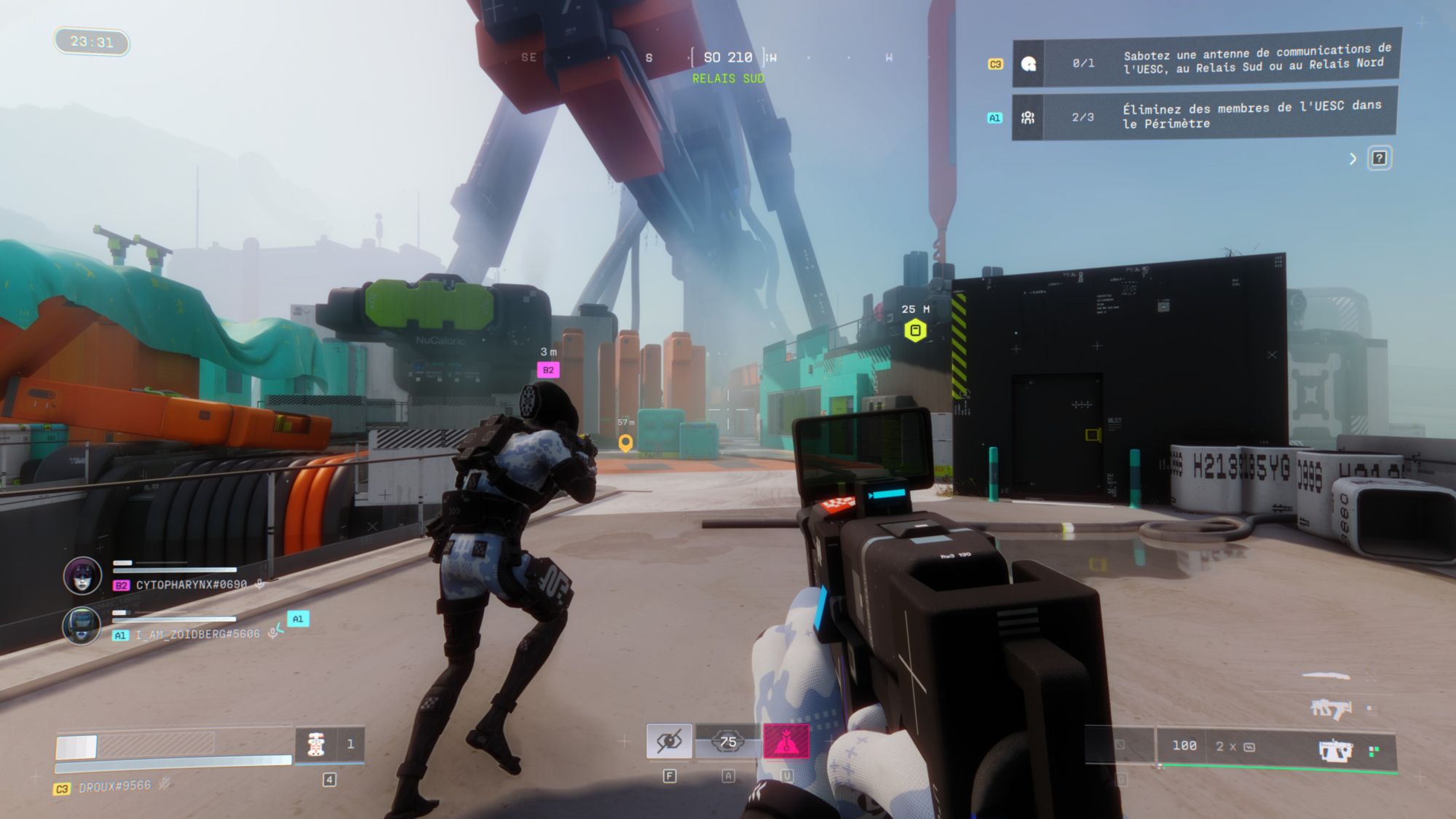This screenshot has width=1456, height=819.
Task: Click the compass heading SO 210
Action: click(x=728, y=58)
